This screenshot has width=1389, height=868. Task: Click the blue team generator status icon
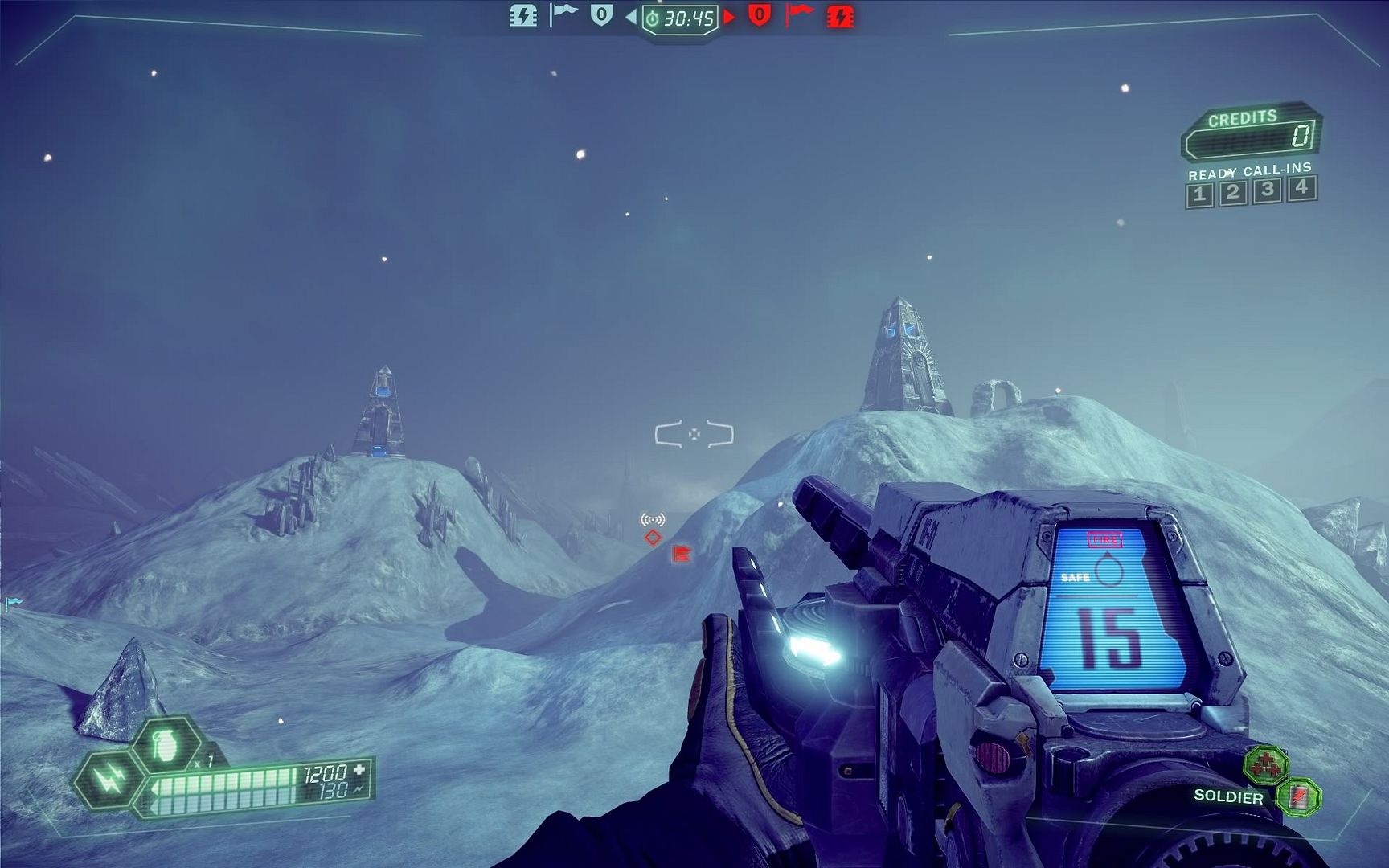click(x=523, y=15)
